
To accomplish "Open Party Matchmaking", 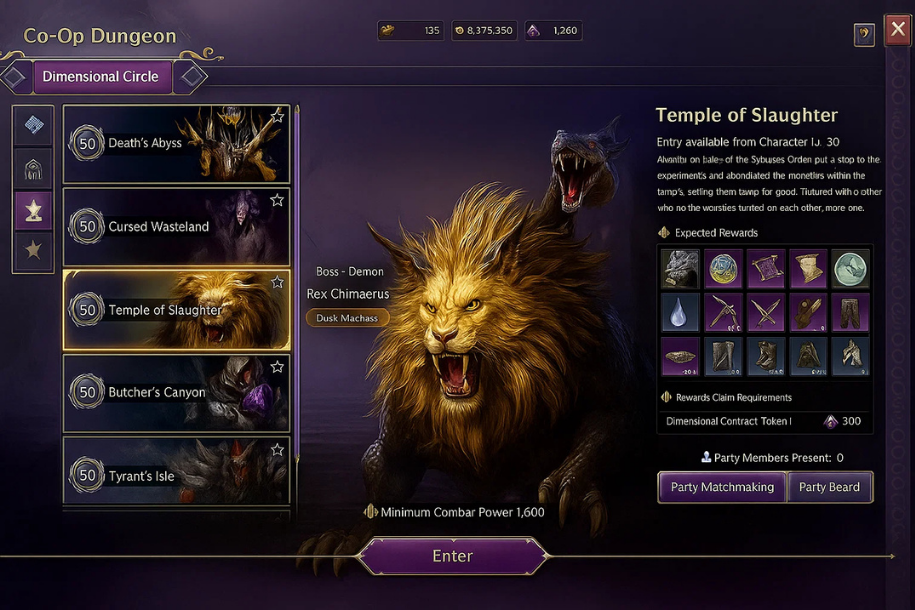I will (x=722, y=487).
